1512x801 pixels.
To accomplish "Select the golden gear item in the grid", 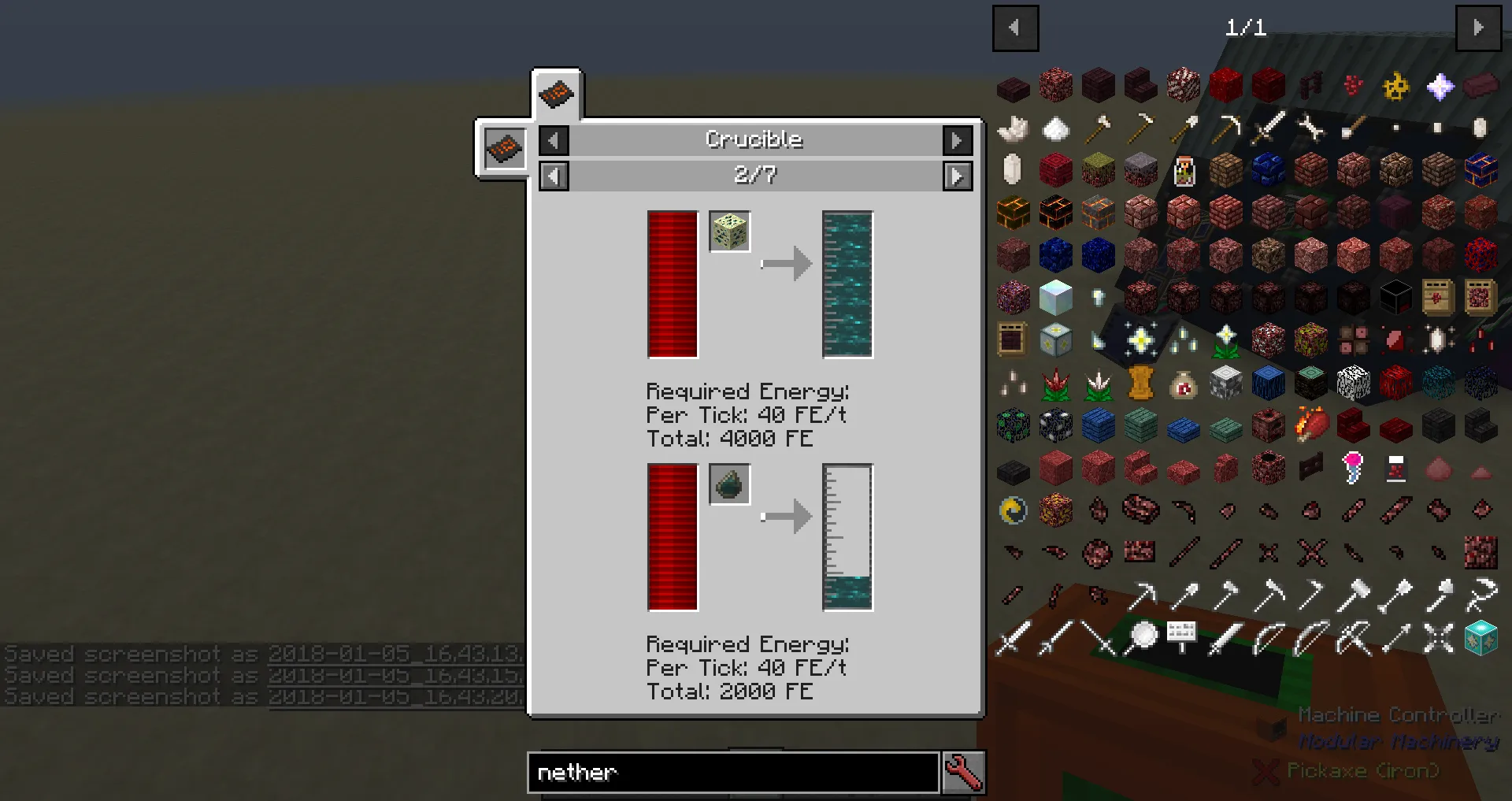I will click(1397, 86).
